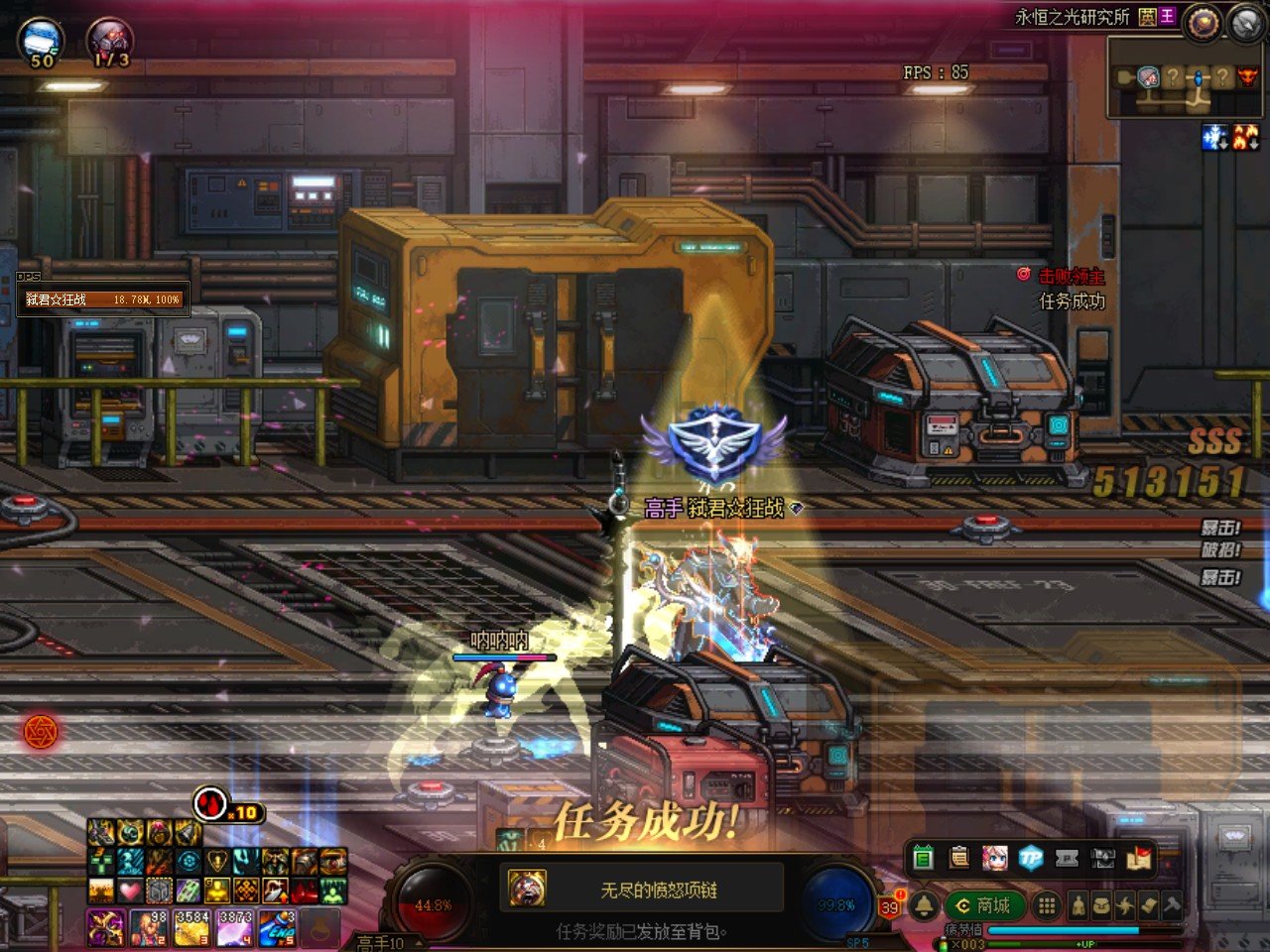This screenshot has width=1270, height=952.
Task: Open the map with red flag icon
Action: [x=1139, y=858]
